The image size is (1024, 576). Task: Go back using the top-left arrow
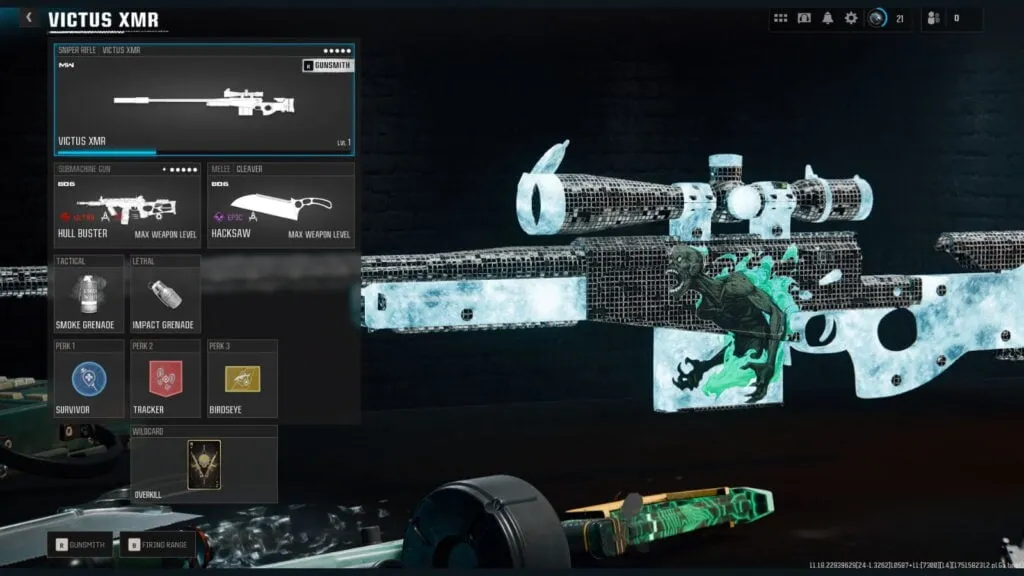pyautogui.click(x=29, y=18)
